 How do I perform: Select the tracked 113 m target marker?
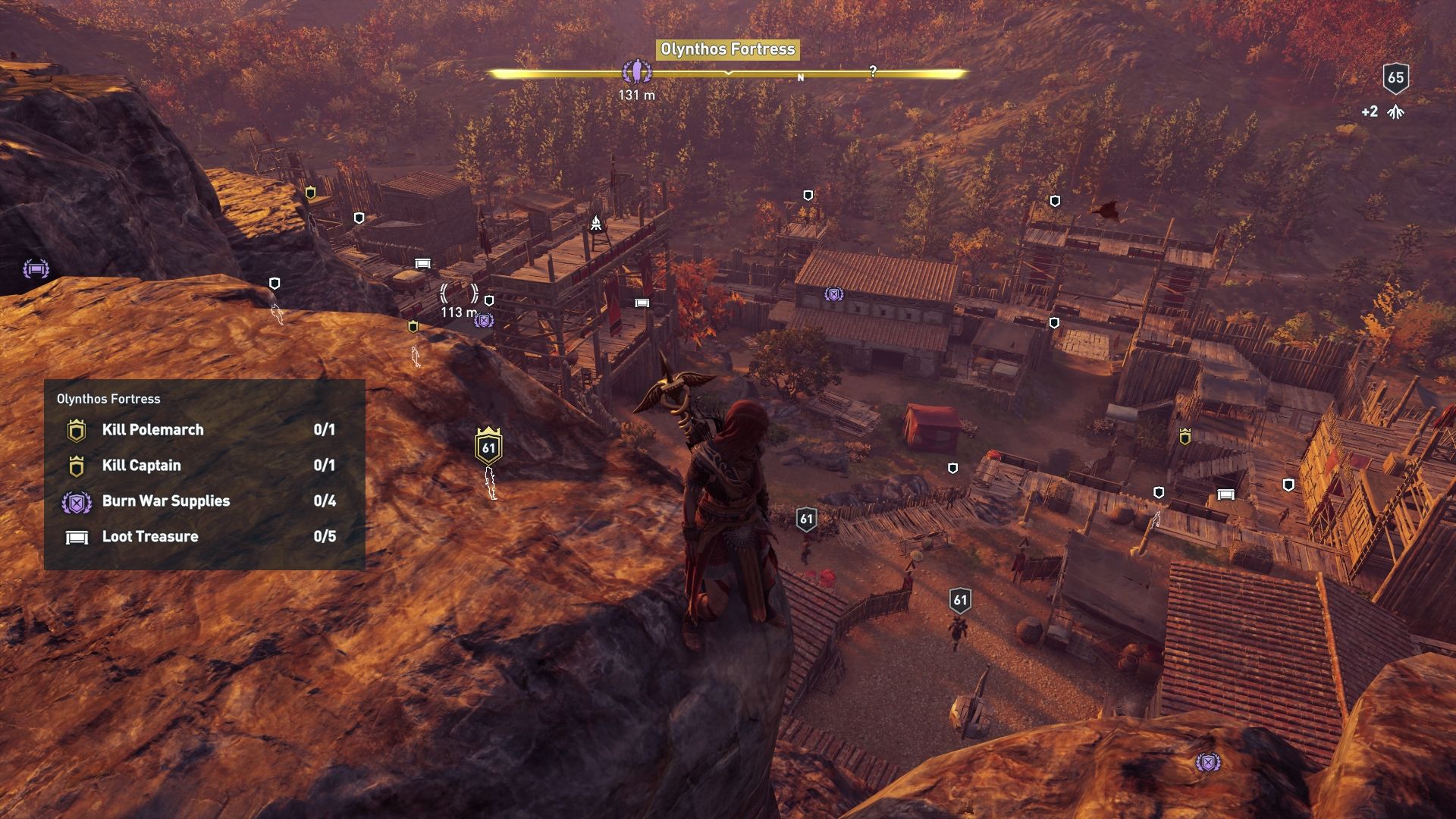click(460, 293)
